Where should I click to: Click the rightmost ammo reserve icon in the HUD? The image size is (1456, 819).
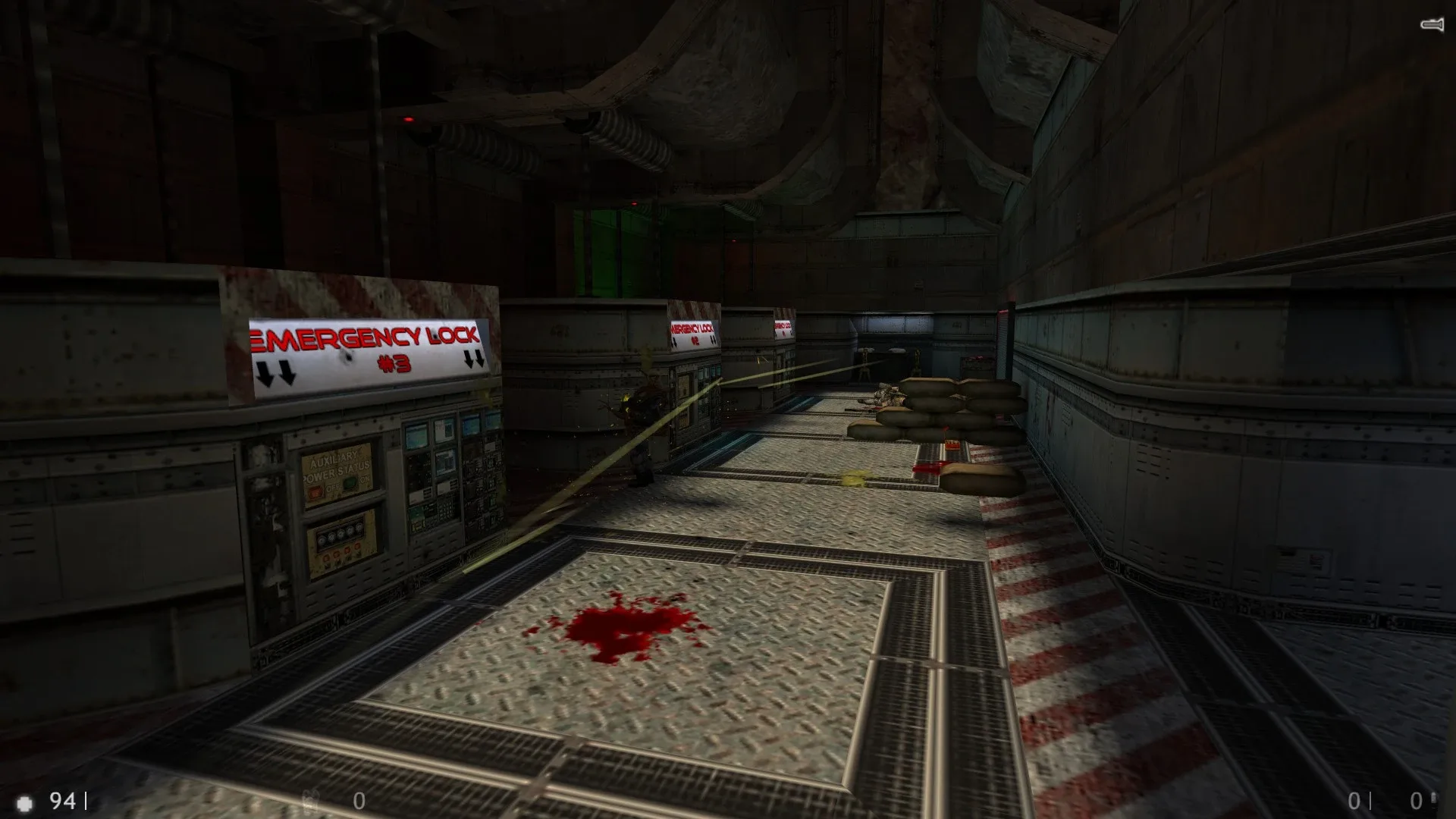click(x=1436, y=800)
